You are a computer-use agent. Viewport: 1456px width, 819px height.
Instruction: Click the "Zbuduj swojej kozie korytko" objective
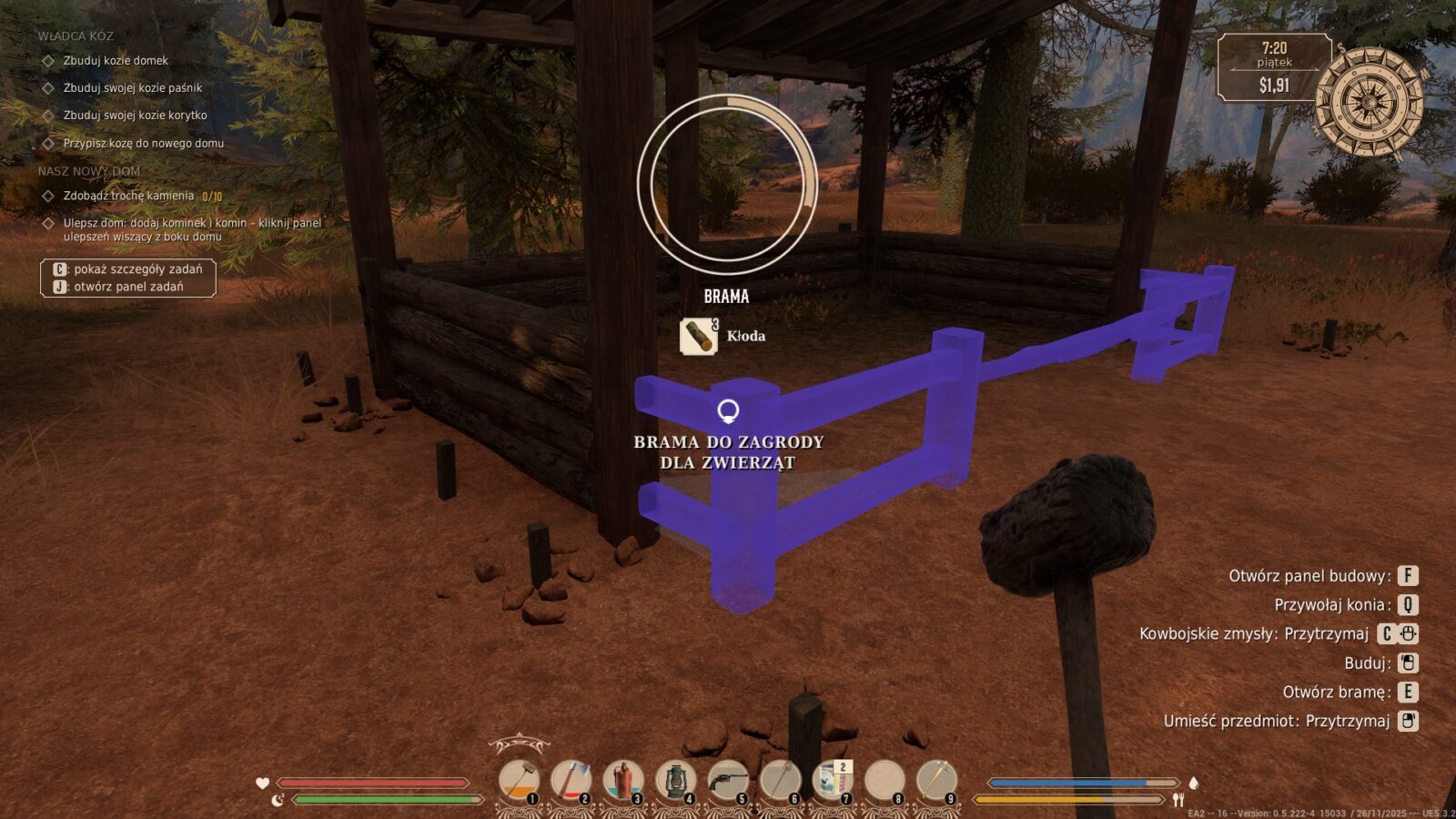pyautogui.click(x=135, y=116)
